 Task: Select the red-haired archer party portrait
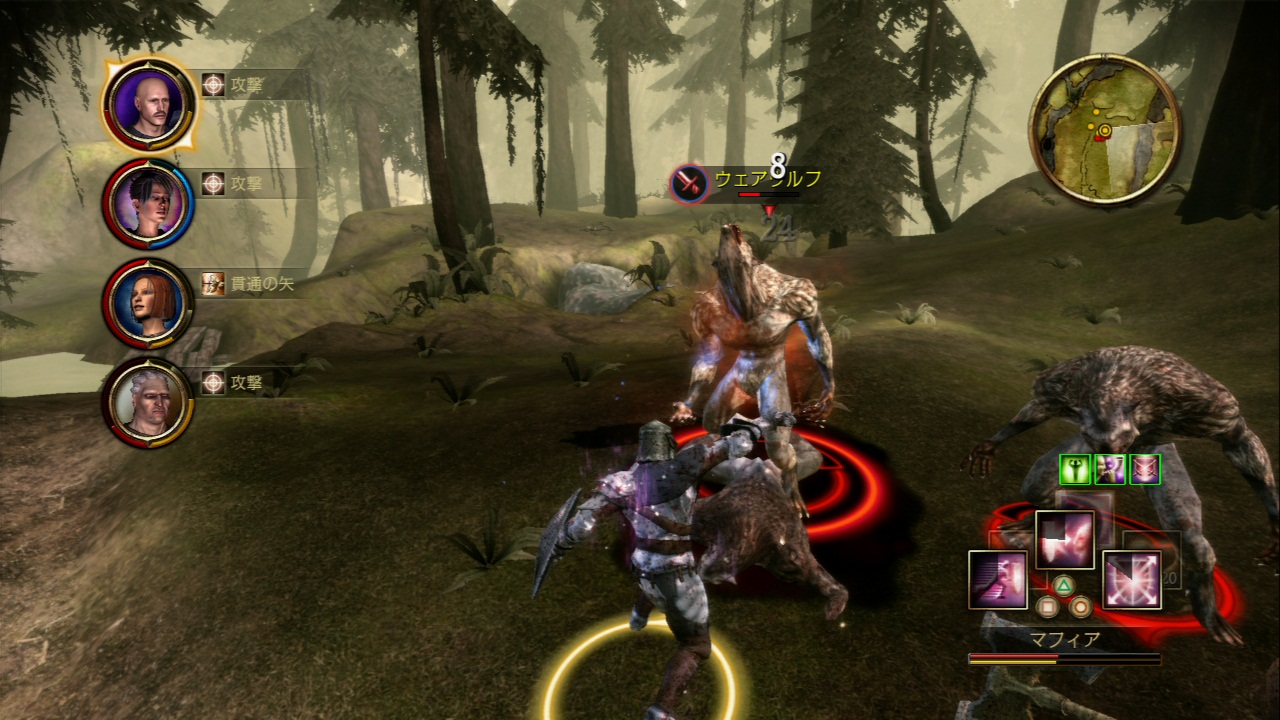(148, 303)
